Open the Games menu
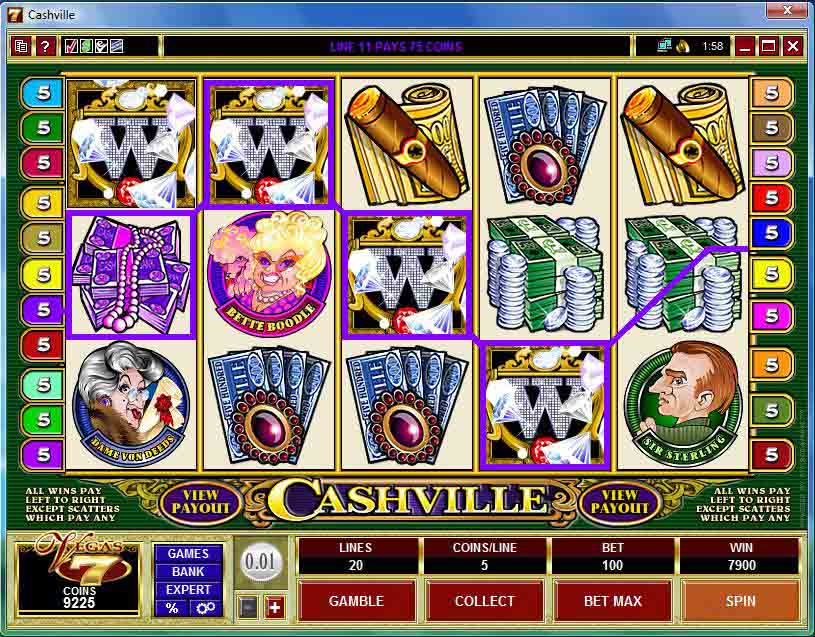Image resolution: width=815 pixels, height=637 pixels. (x=188, y=554)
